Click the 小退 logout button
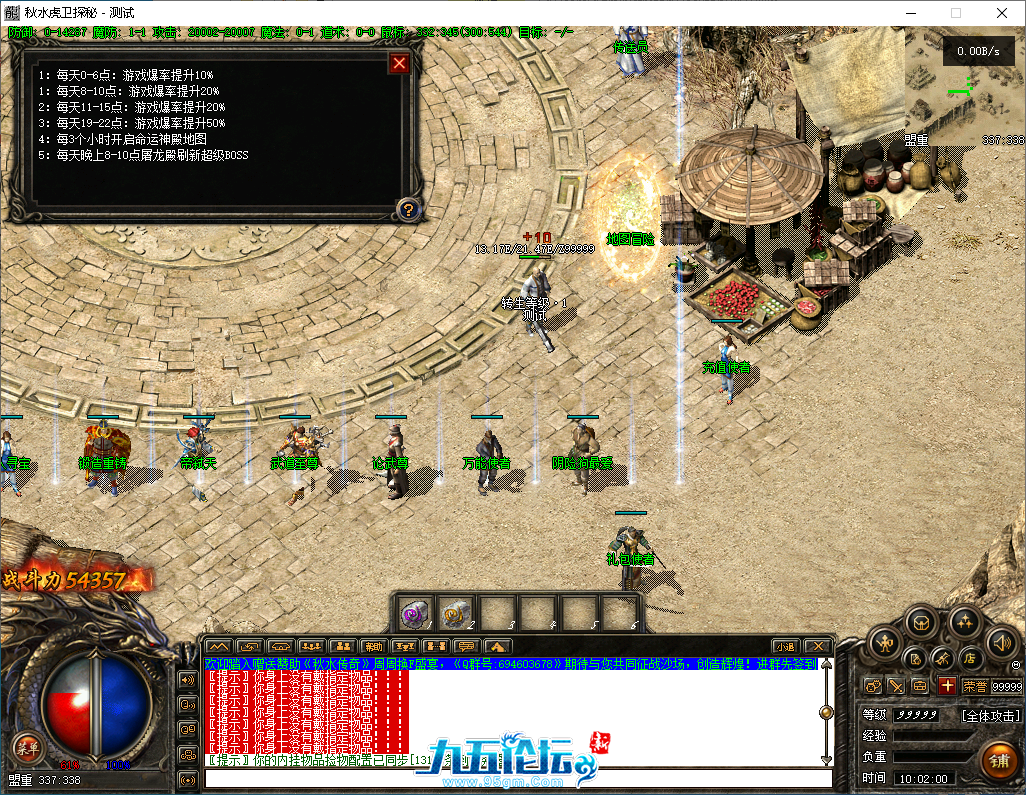Screen dimensions: 1026x795 (x=785, y=646)
